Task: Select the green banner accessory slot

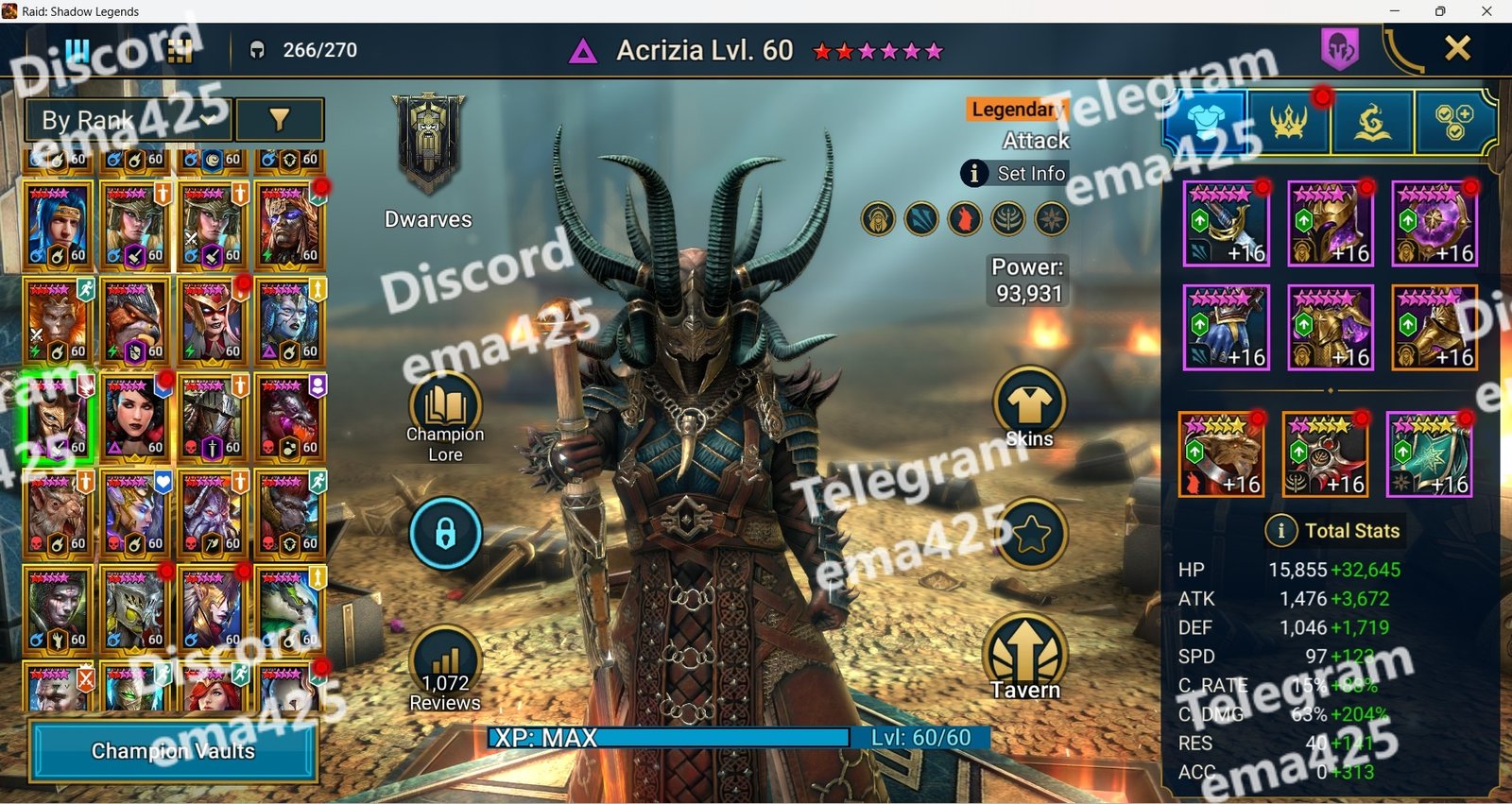Action: point(1429,454)
